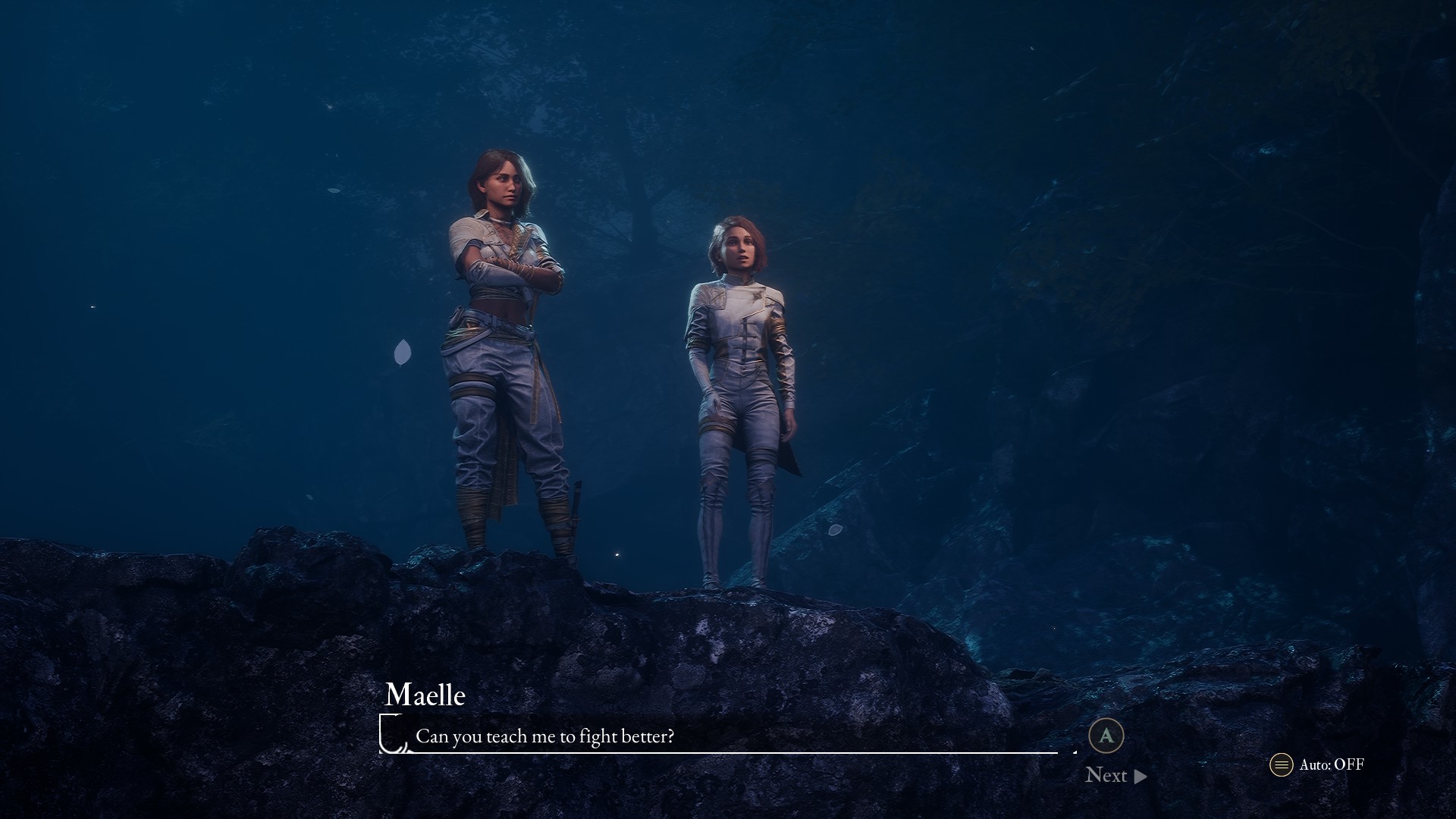Image resolution: width=1456 pixels, height=819 pixels.
Task: Toggle the Auto: OFF dialogue setting
Action: tap(1318, 764)
